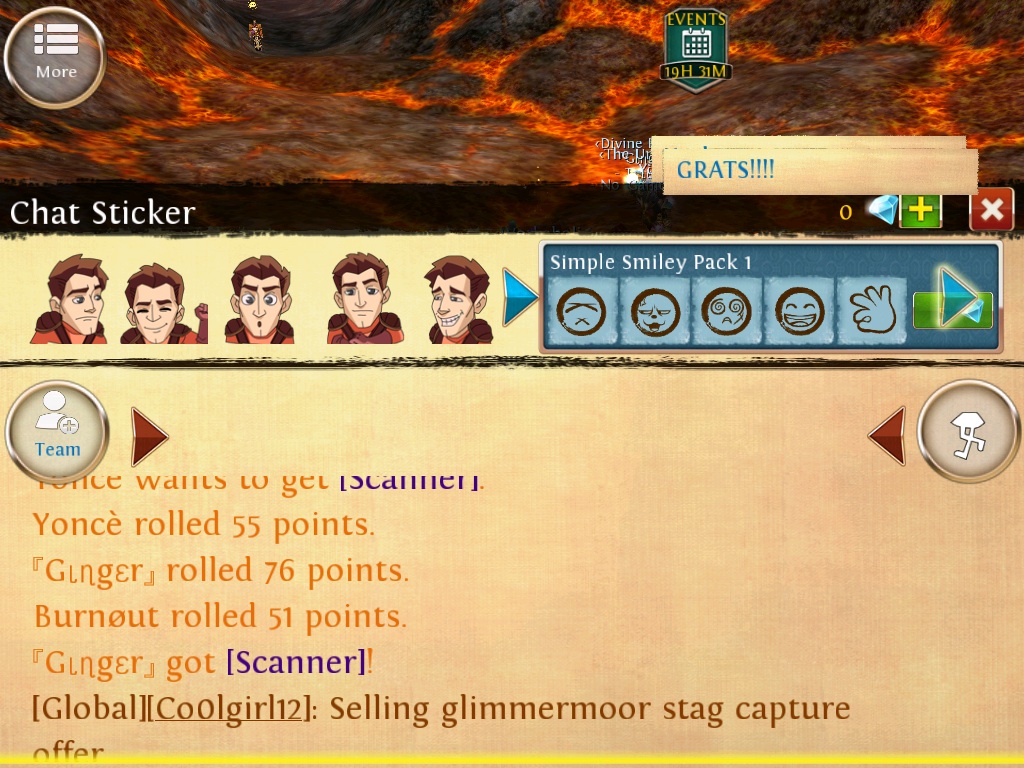The height and width of the screenshot is (768, 1024).
Task: Open the More menu
Action: pos(55,57)
